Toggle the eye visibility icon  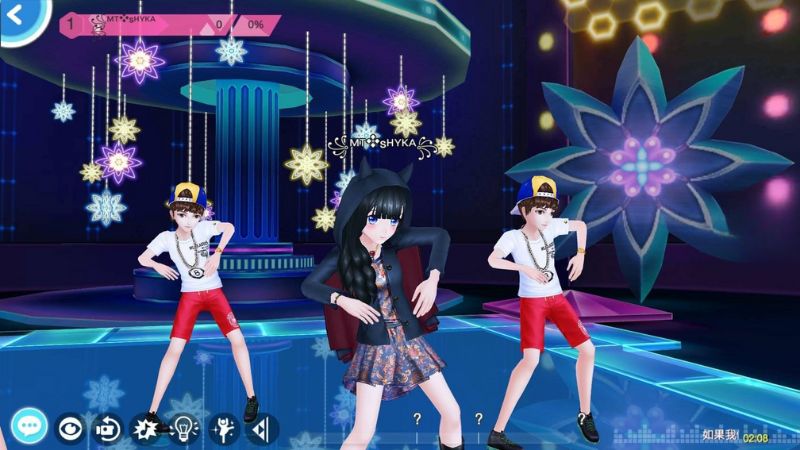69,428
